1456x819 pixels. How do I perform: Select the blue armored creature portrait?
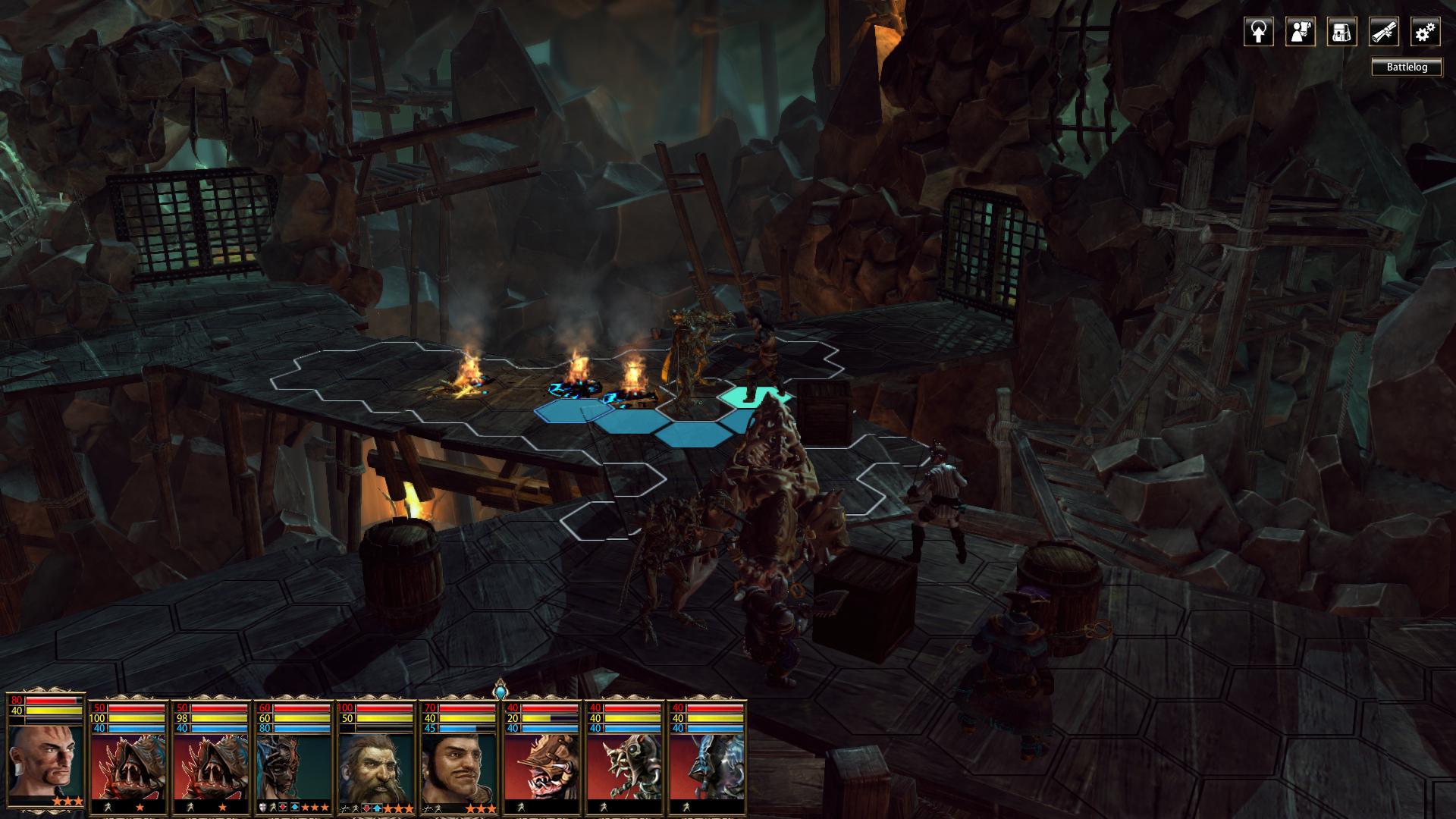[706, 766]
